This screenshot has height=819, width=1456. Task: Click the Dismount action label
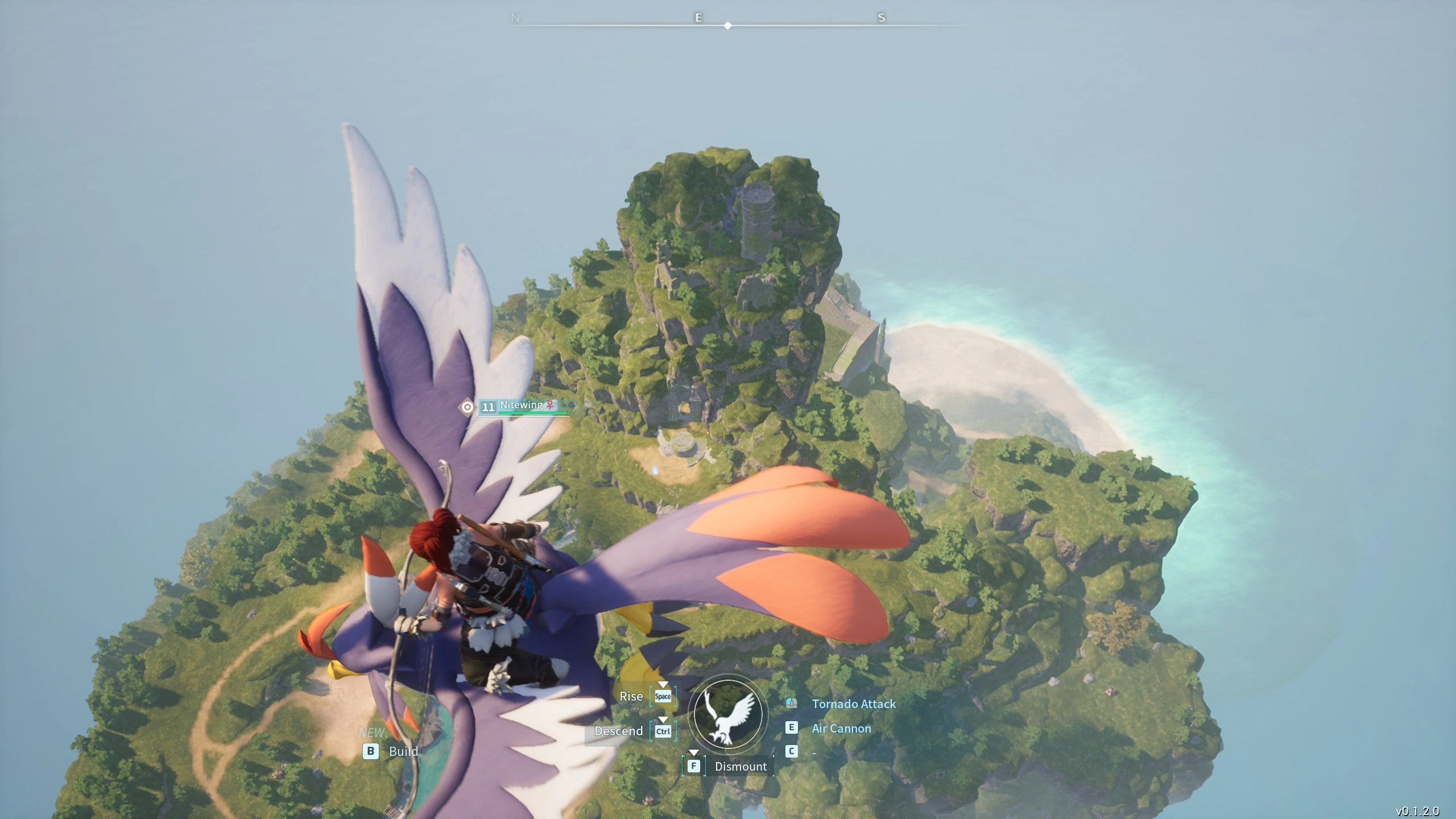coord(741,766)
